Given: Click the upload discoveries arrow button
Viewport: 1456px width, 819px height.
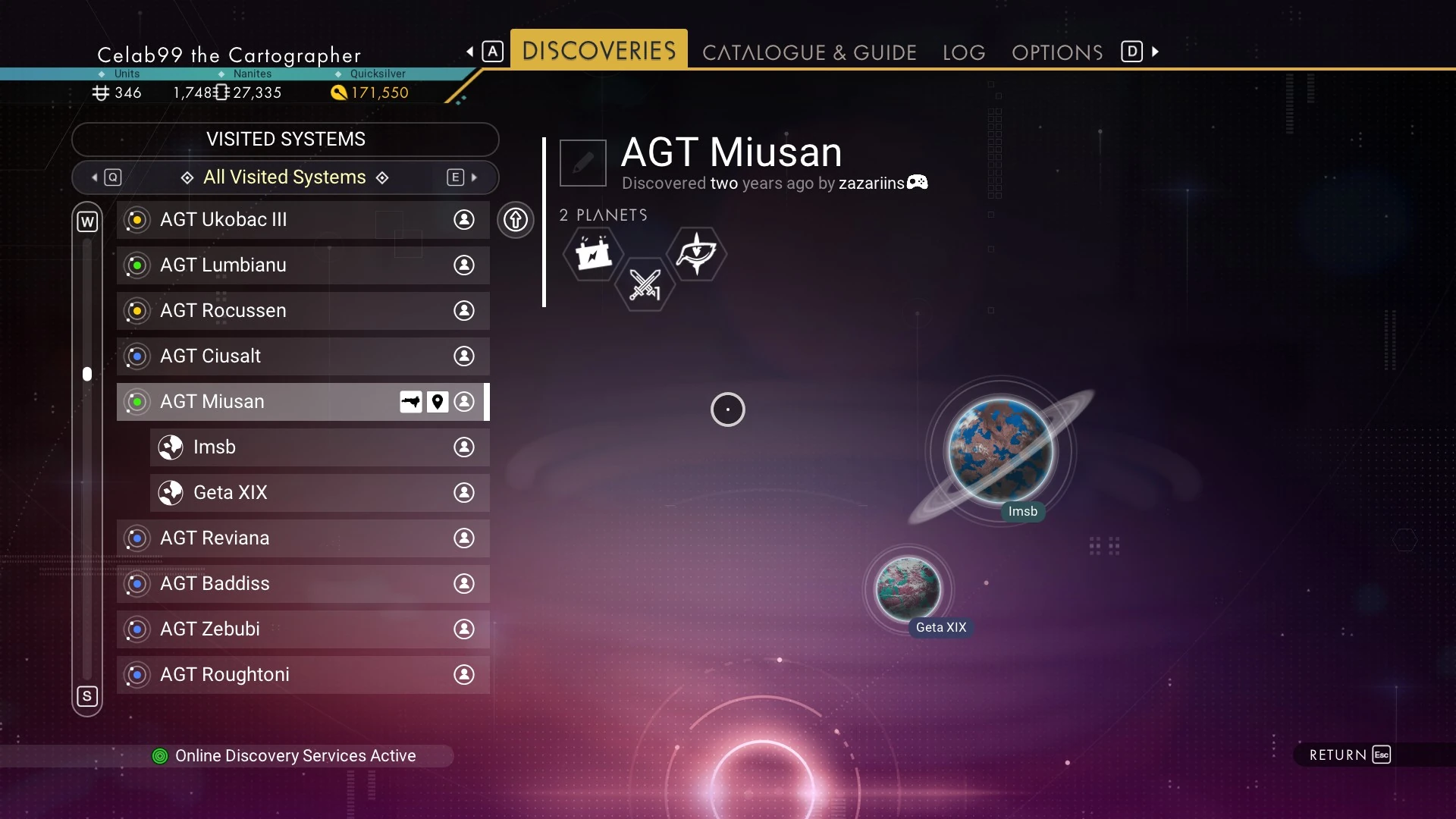Looking at the screenshot, I should [516, 220].
